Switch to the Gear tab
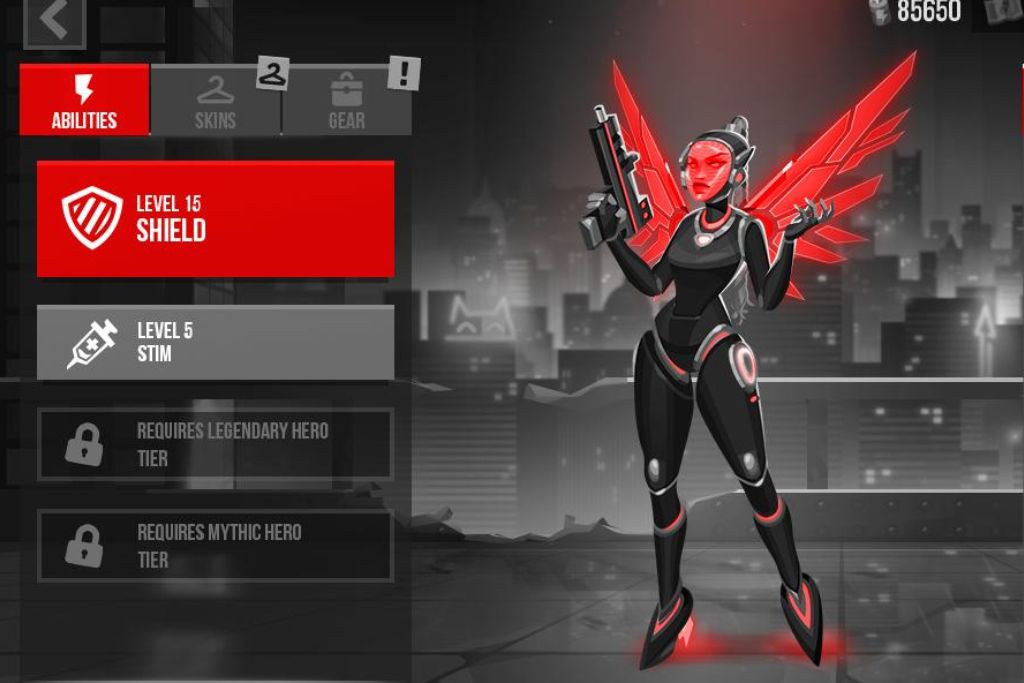 [346, 101]
